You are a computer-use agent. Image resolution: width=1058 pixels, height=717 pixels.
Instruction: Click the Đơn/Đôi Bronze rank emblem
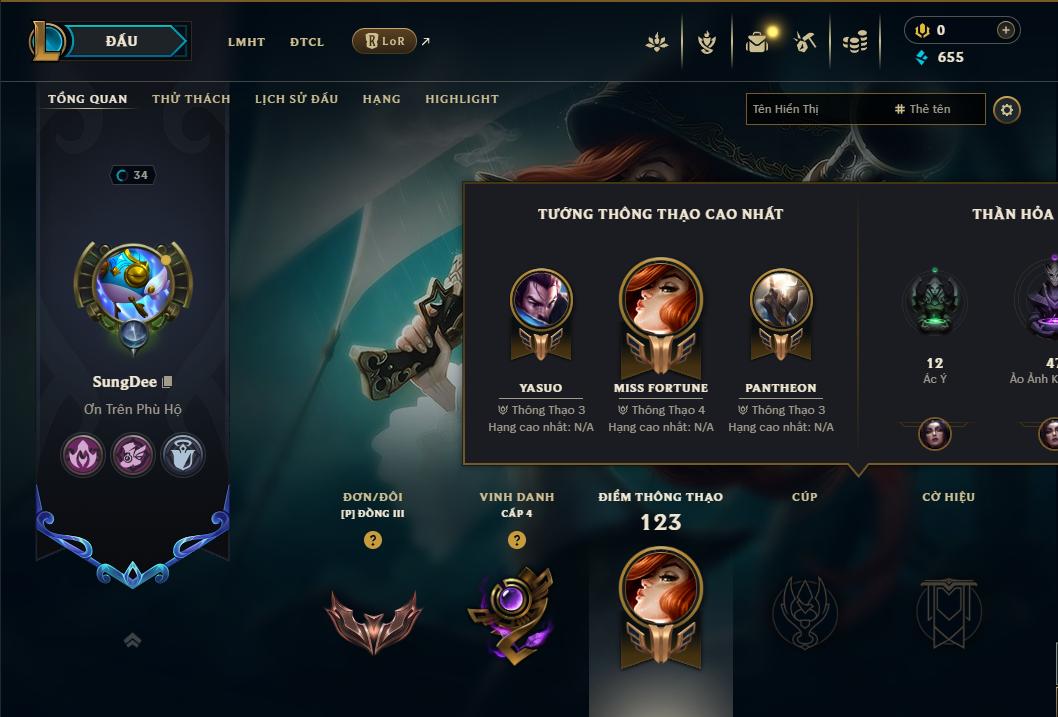pyautogui.click(x=373, y=618)
